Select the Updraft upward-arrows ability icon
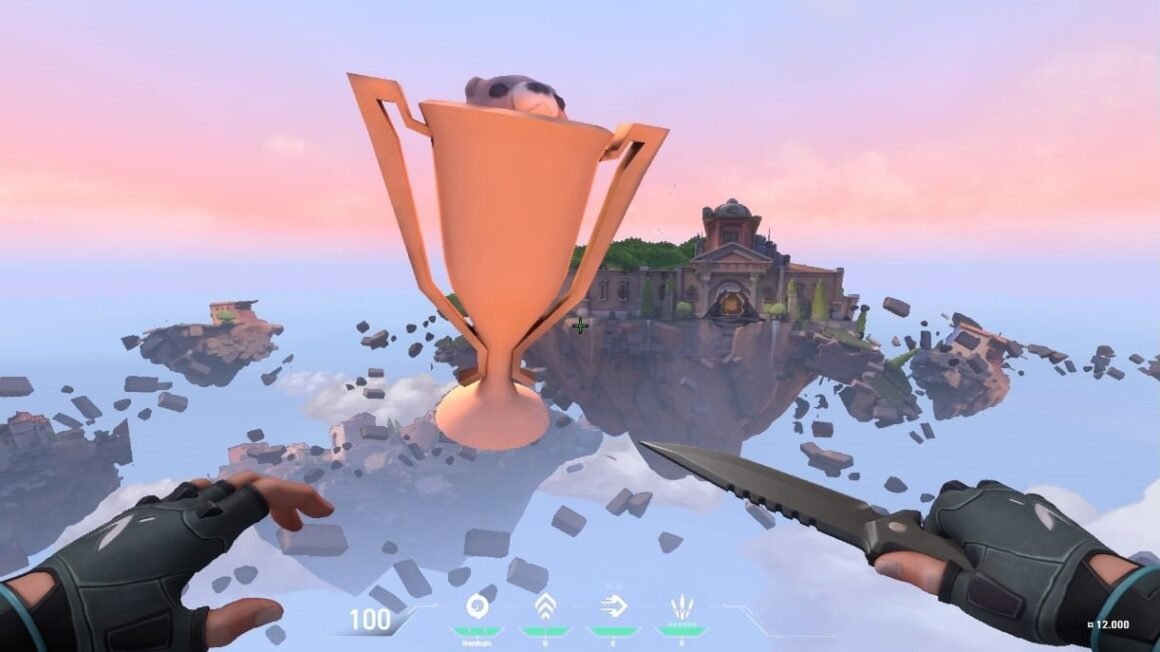1160x652 pixels. (x=545, y=605)
